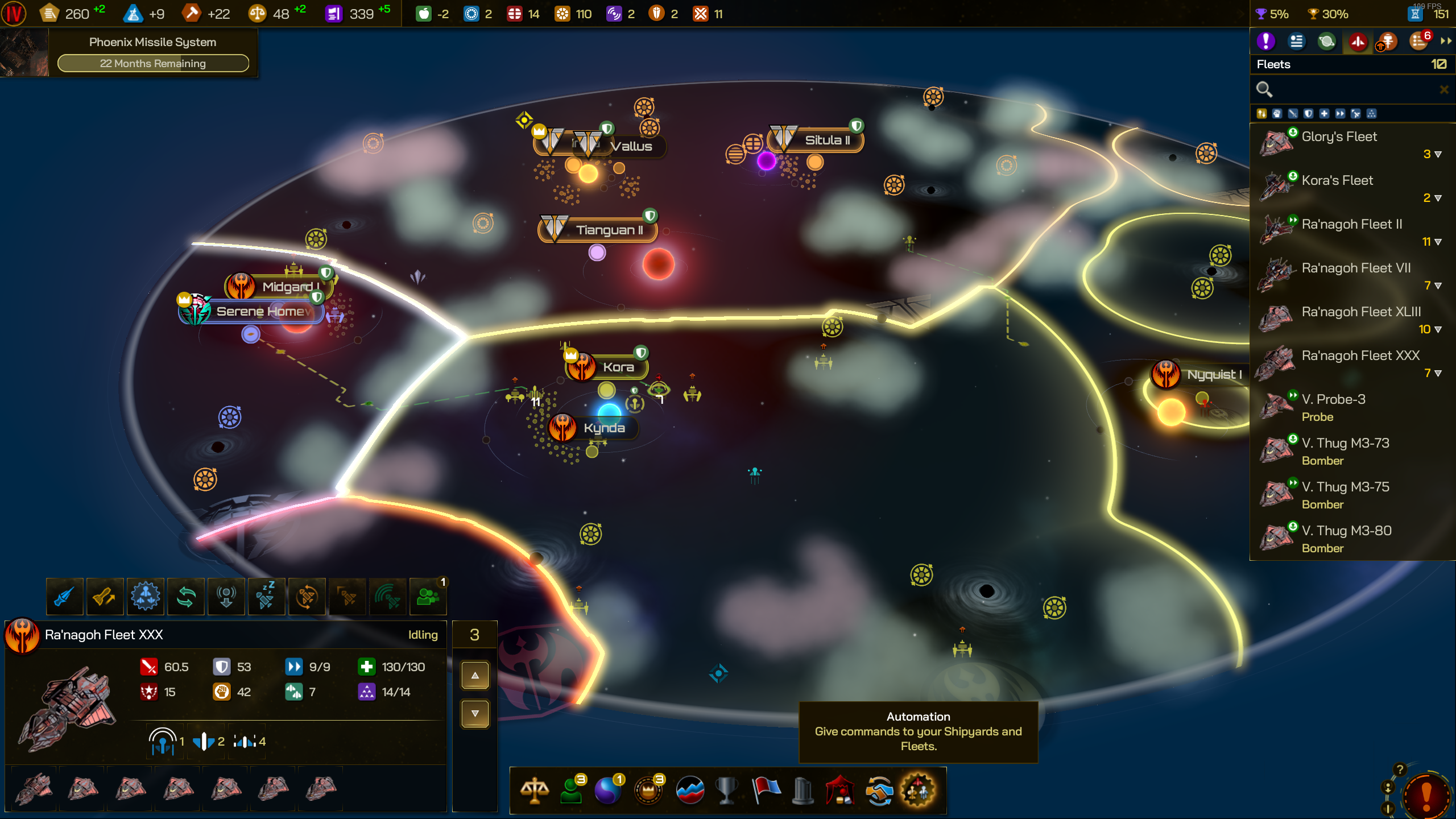Switch to the green planets list tab
The height and width of the screenshot is (819, 1456).
click(1327, 42)
